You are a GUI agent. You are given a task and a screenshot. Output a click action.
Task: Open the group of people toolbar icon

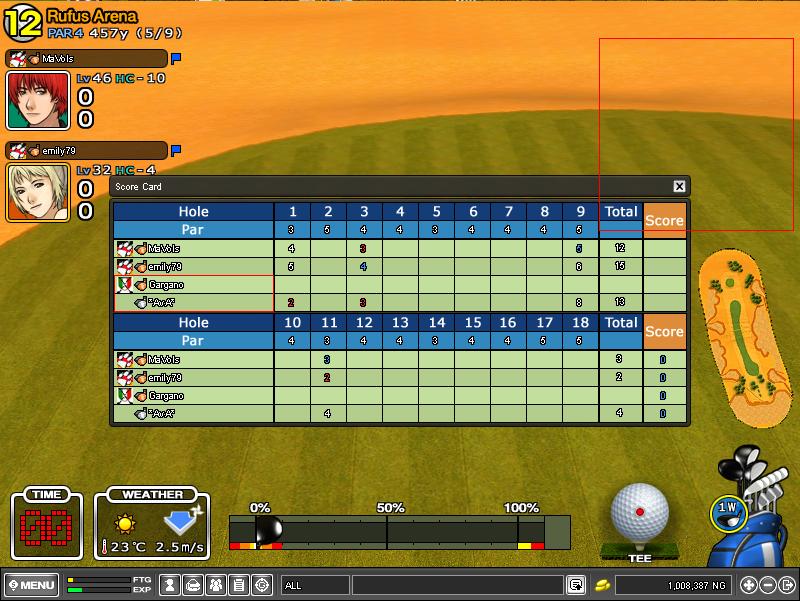[x=216, y=585]
